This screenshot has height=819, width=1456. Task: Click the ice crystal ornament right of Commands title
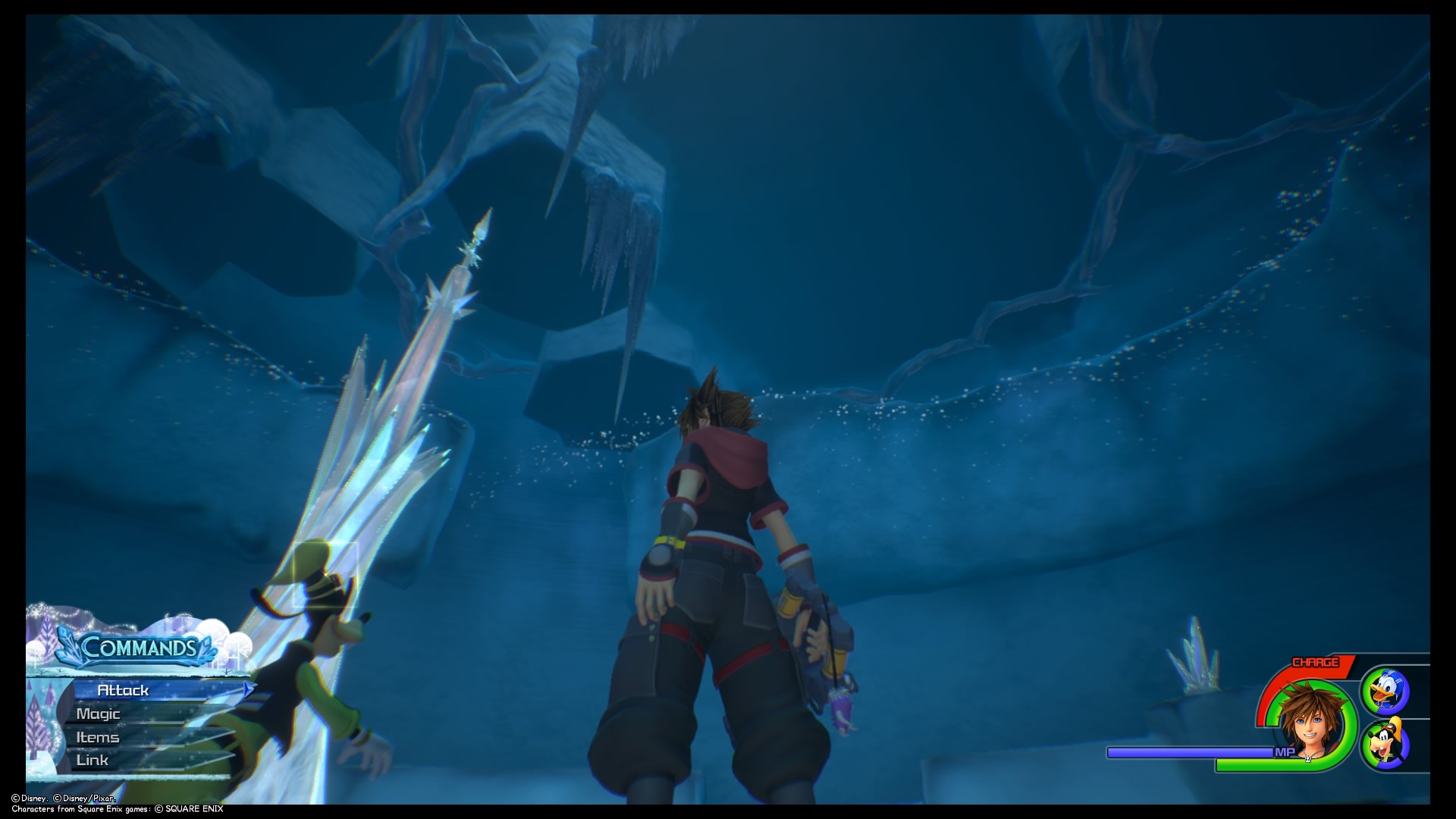click(206, 648)
